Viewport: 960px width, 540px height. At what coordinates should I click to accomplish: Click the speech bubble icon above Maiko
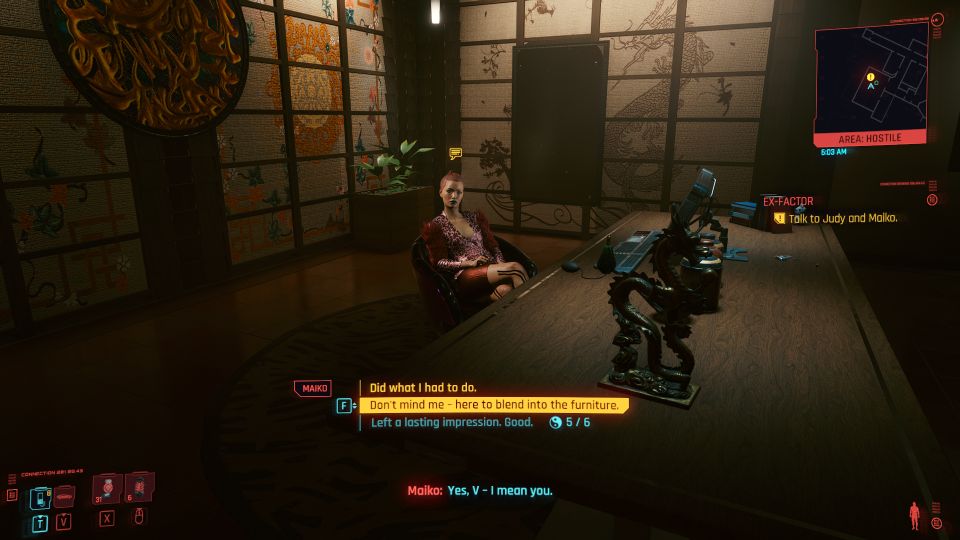455,154
